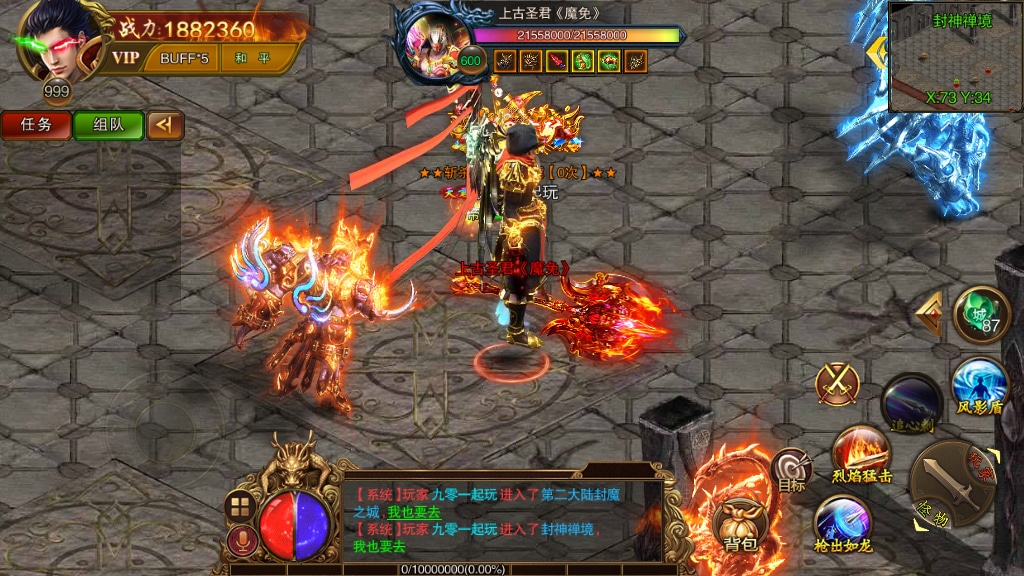This screenshot has height=576, width=1024.
Task: Open the VIP menu
Action: click(125, 58)
